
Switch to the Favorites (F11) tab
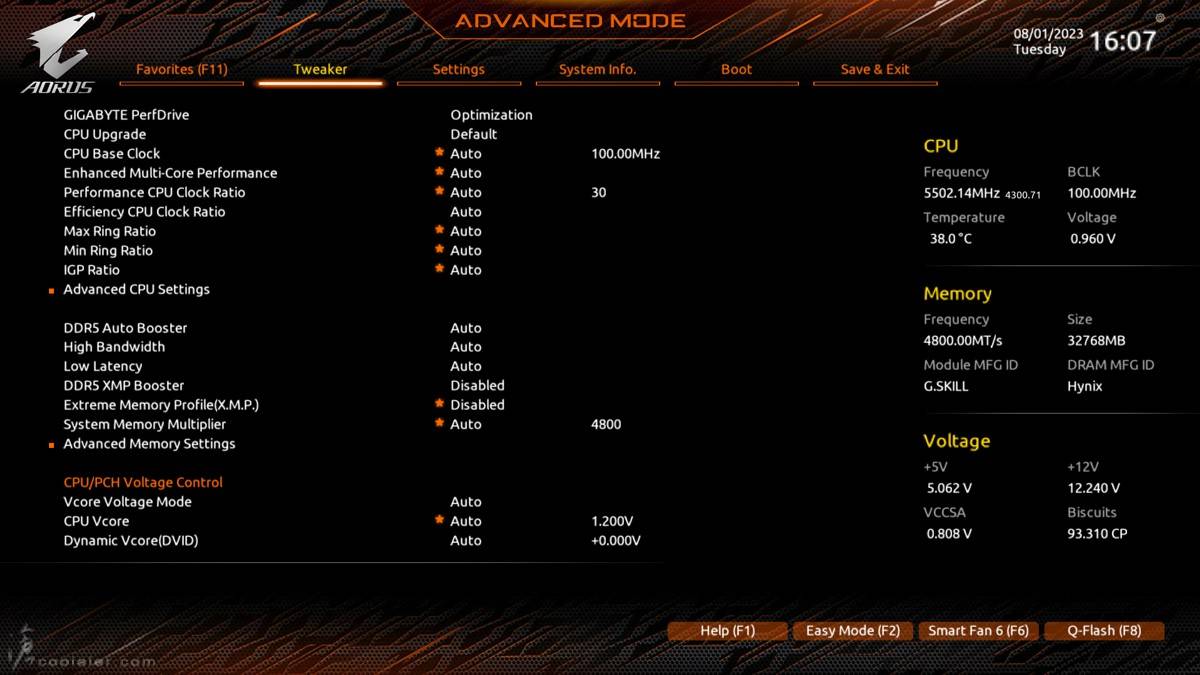tap(181, 70)
